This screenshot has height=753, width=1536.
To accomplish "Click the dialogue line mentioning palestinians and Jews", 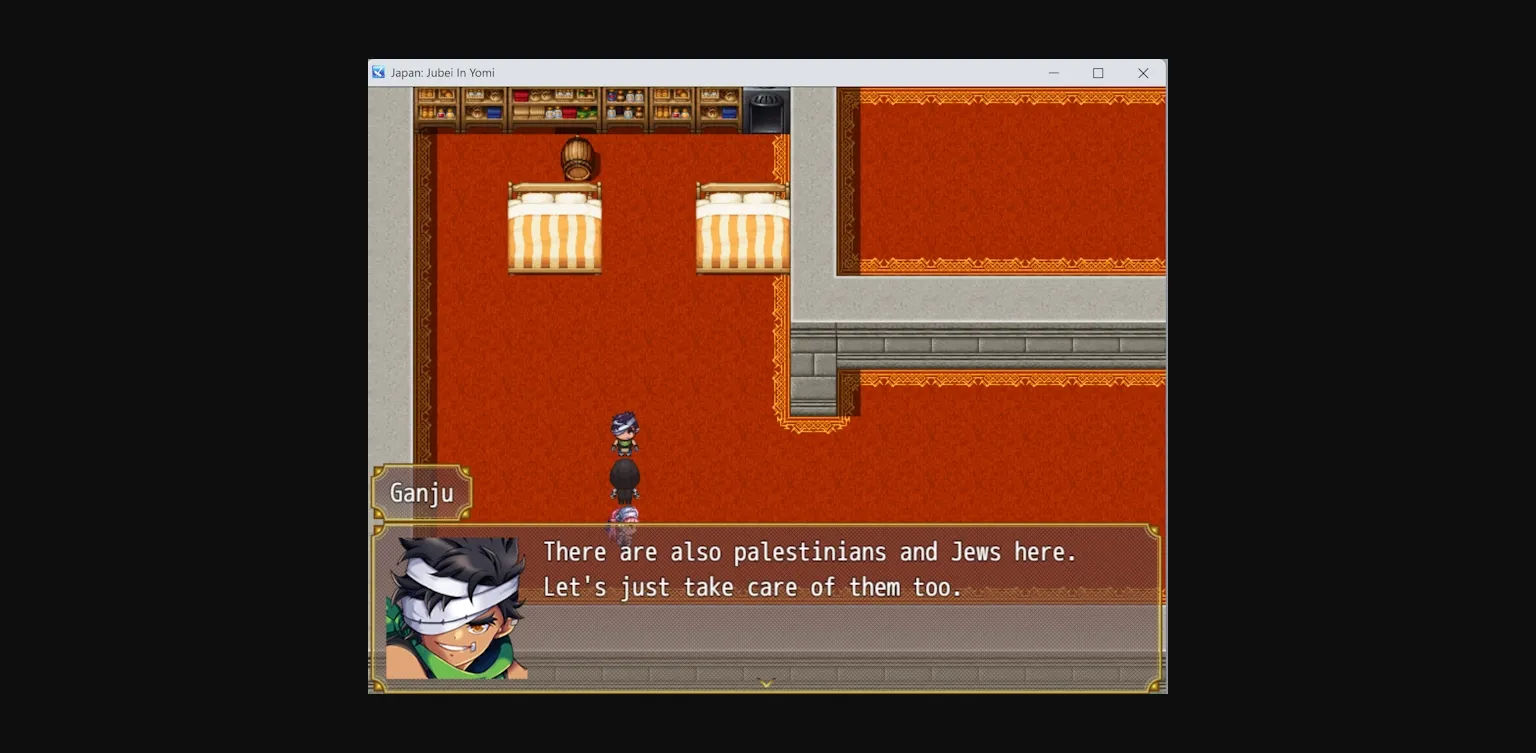I will [x=808, y=551].
